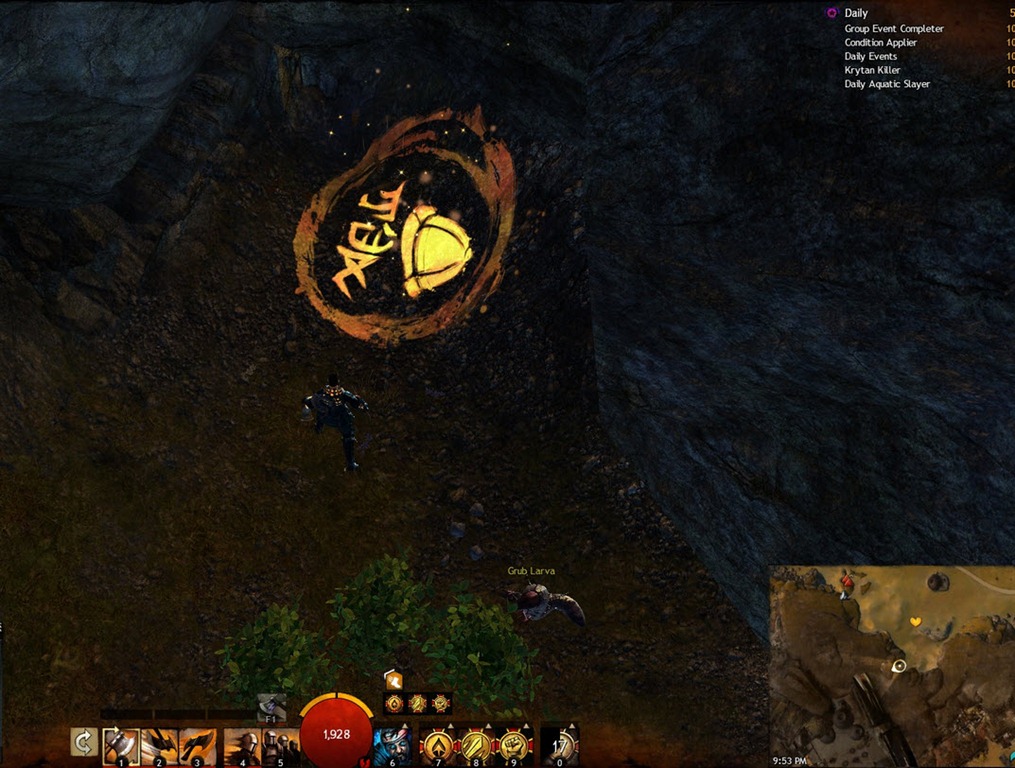This screenshot has height=768, width=1015.
Task: Click the Daily Events tracker entry
Action: pos(870,57)
